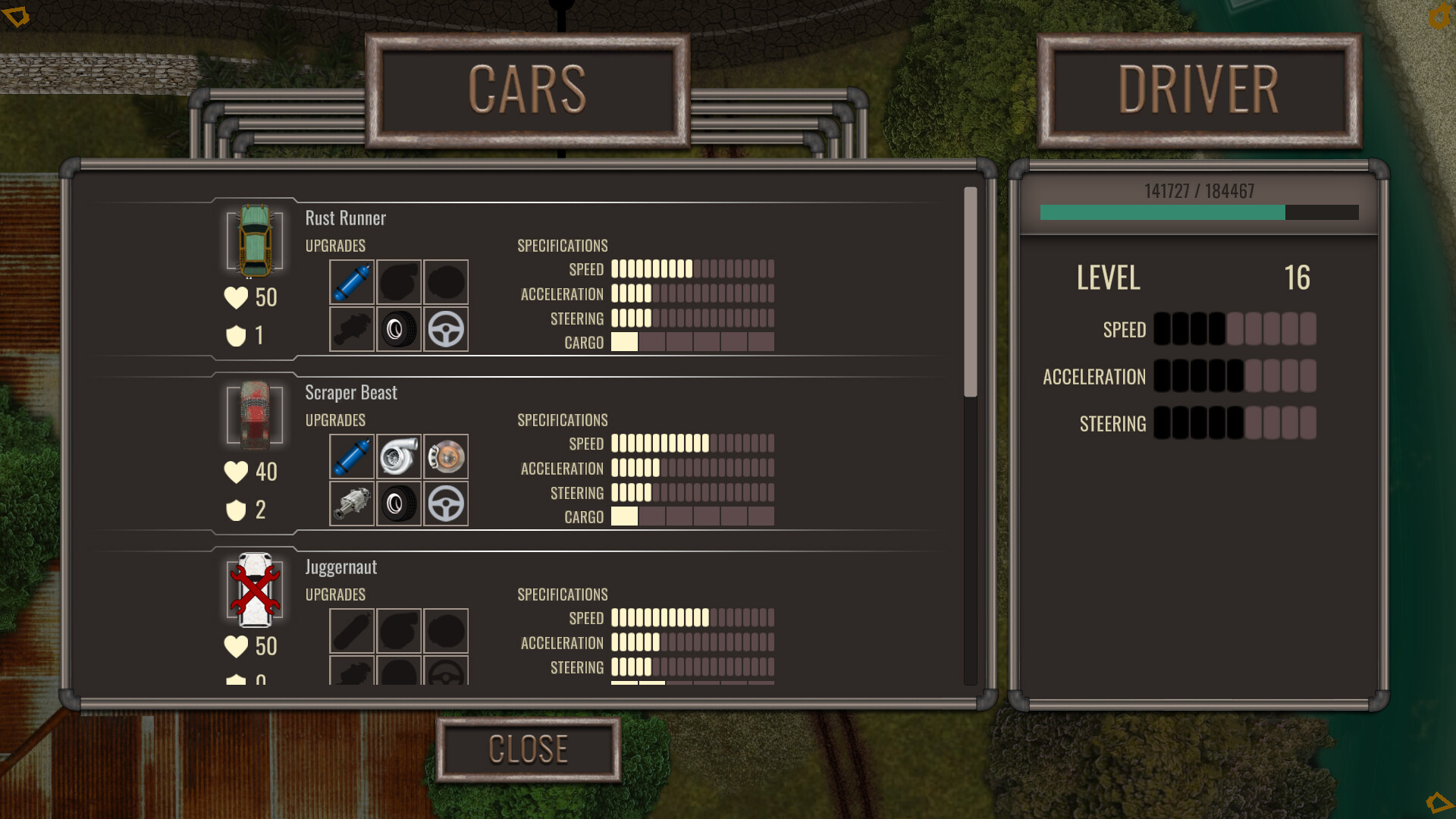Image resolution: width=1456 pixels, height=819 pixels.
Task: Click Scraper Beast's steering wheel upgrade
Action: point(445,504)
